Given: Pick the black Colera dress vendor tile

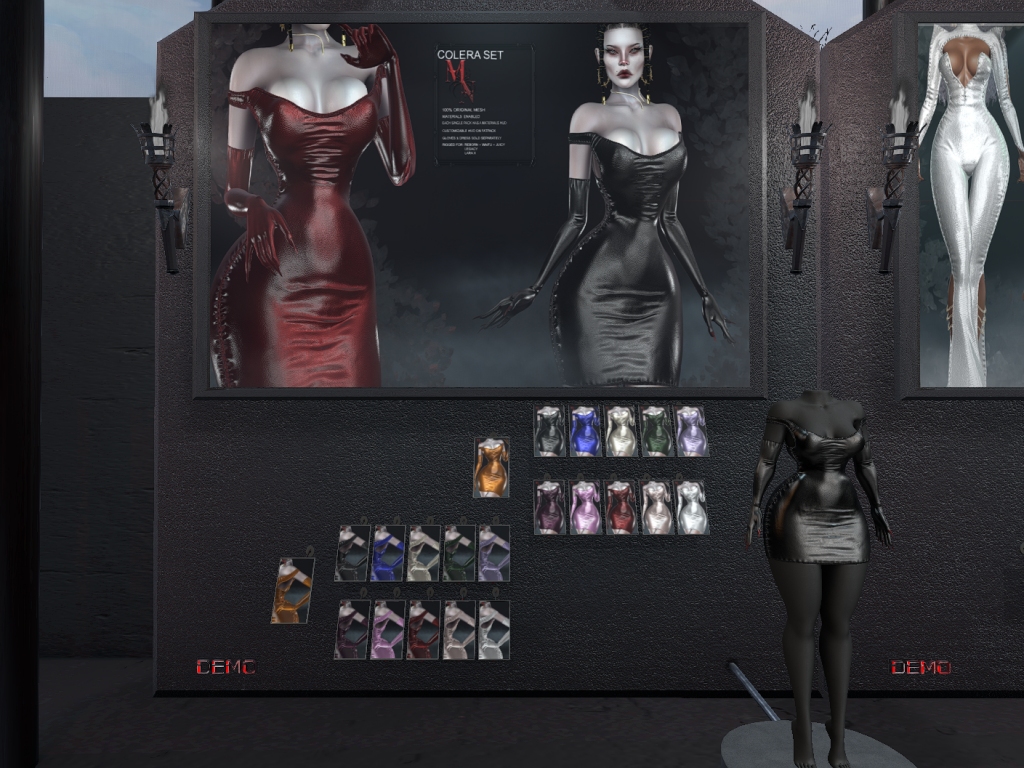Looking at the screenshot, I should click(550, 431).
